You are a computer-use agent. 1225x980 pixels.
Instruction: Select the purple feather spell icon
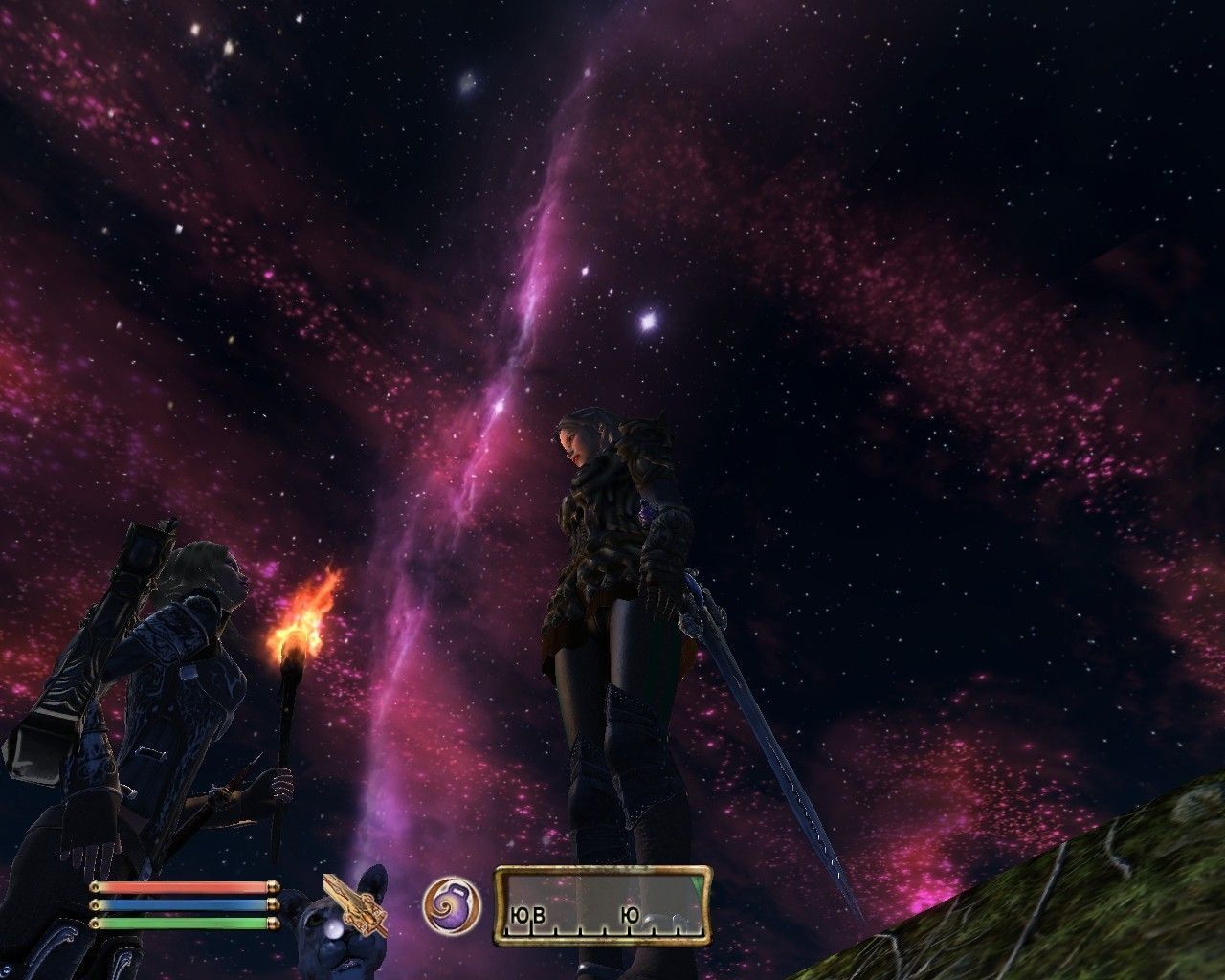coord(452,905)
